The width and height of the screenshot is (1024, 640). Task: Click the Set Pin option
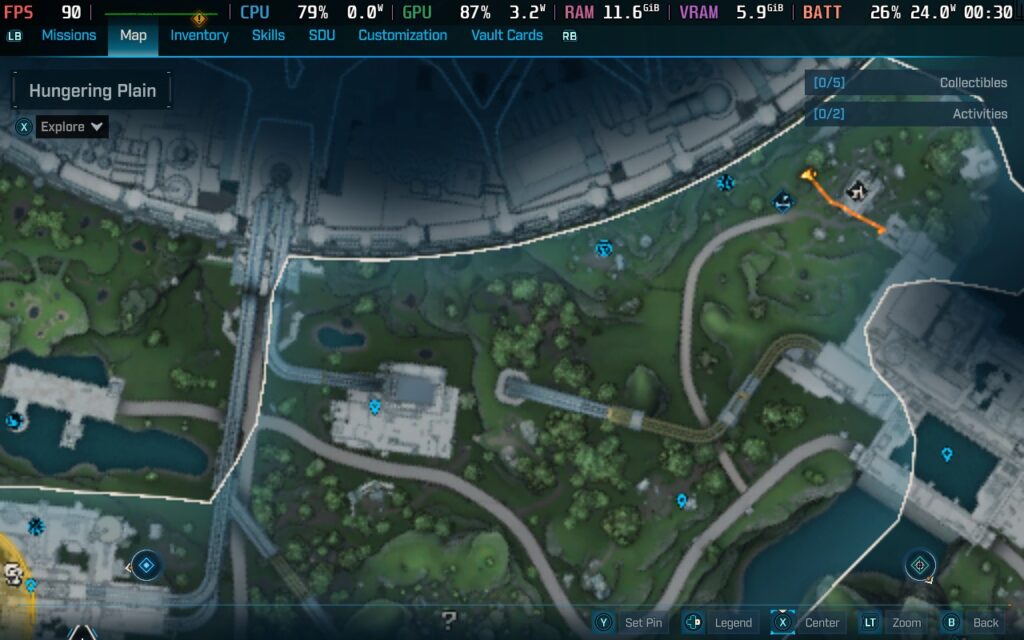pos(629,622)
